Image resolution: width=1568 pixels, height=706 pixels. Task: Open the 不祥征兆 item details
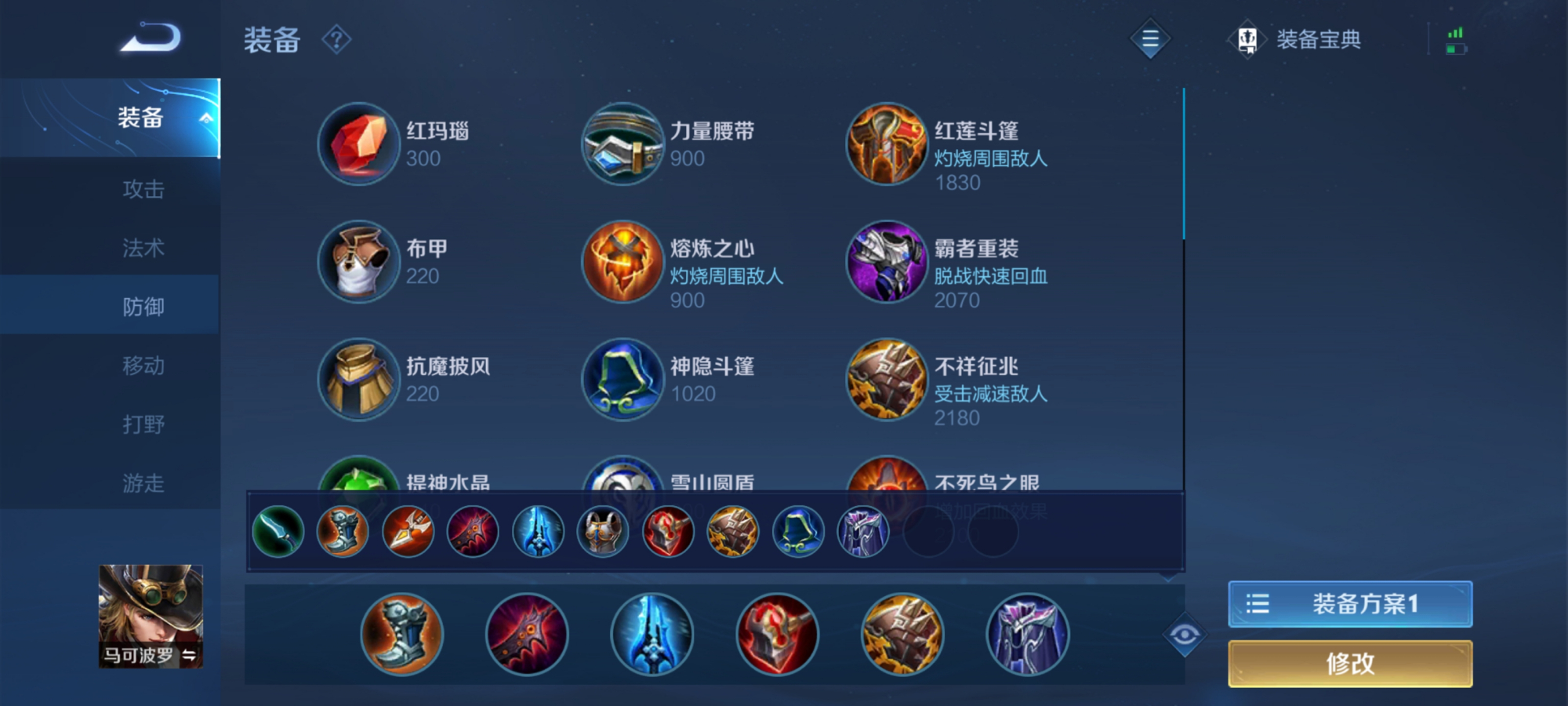pos(886,380)
